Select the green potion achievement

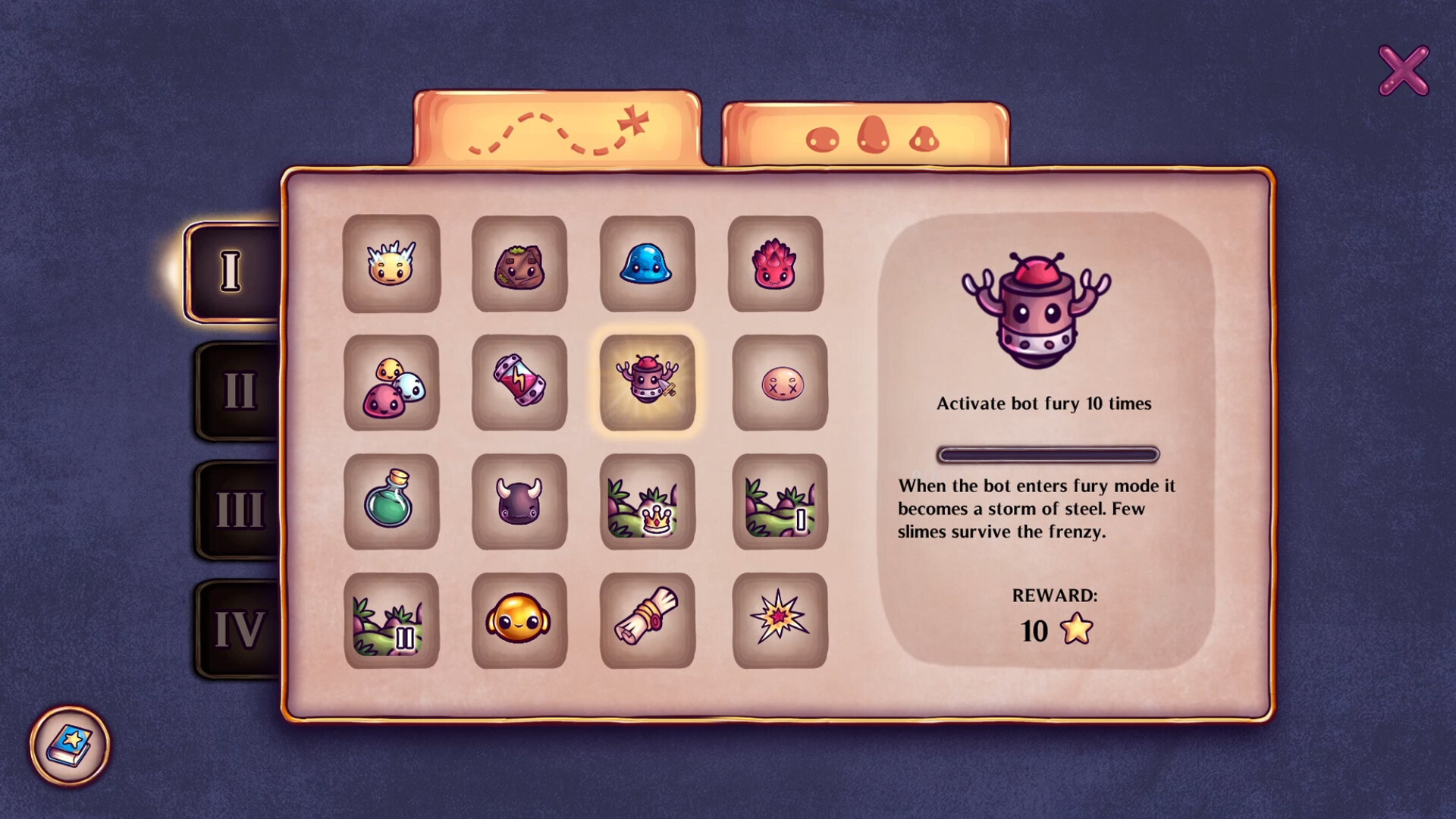click(x=392, y=503)
